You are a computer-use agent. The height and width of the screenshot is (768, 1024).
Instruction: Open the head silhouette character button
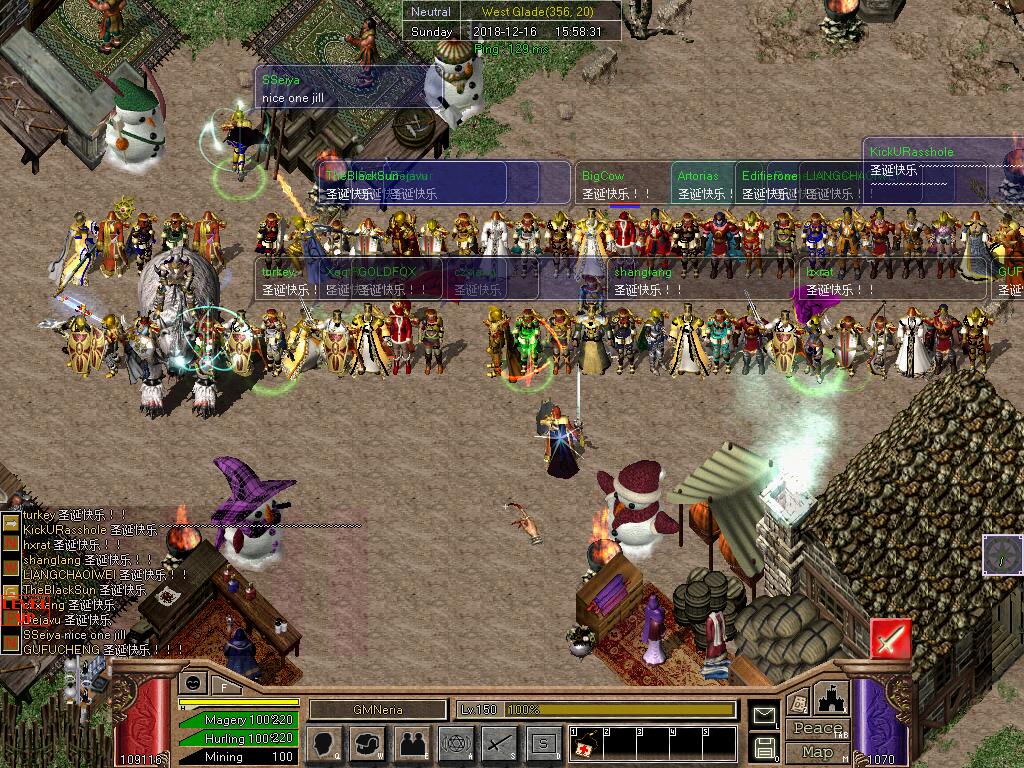(323, 743)
